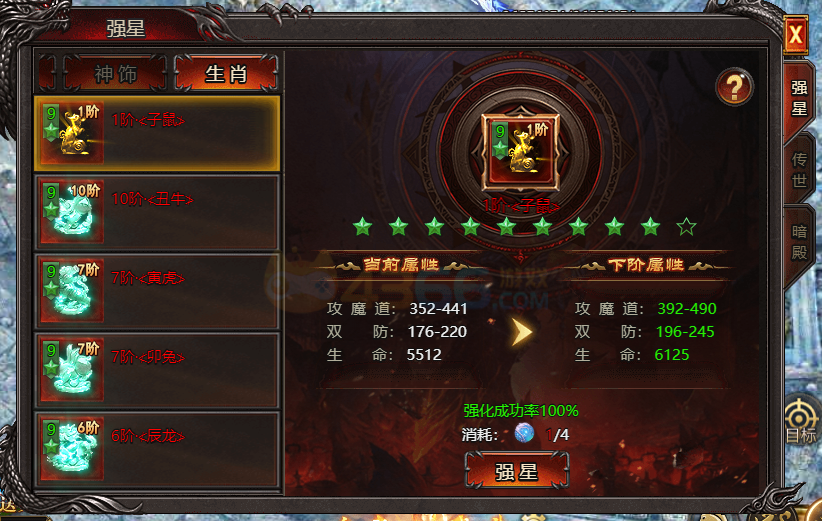Screen dimensions: 822x521
Task: Open the 暗殿 side tab
Action: tap(799, 241)
